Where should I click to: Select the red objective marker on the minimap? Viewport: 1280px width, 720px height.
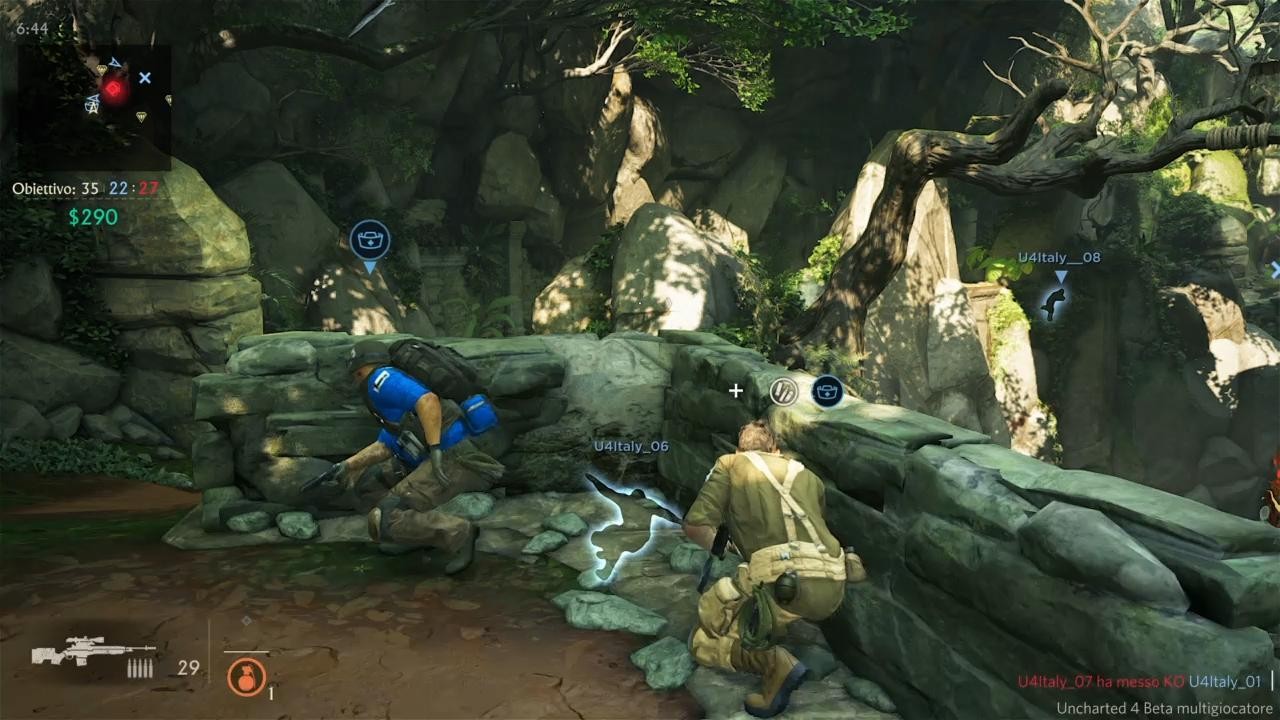[115, 91]
